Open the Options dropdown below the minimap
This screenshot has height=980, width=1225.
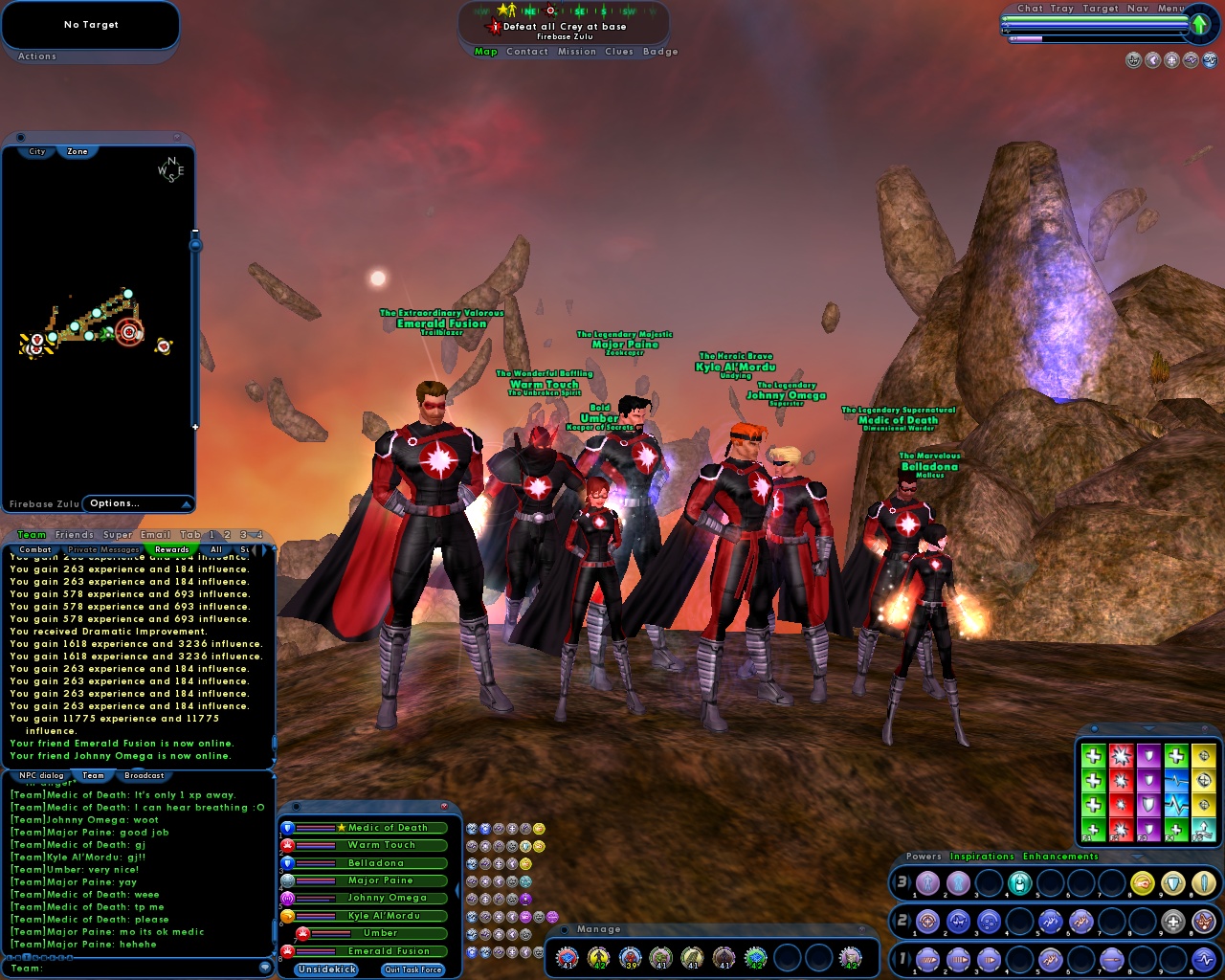[136, 502]
